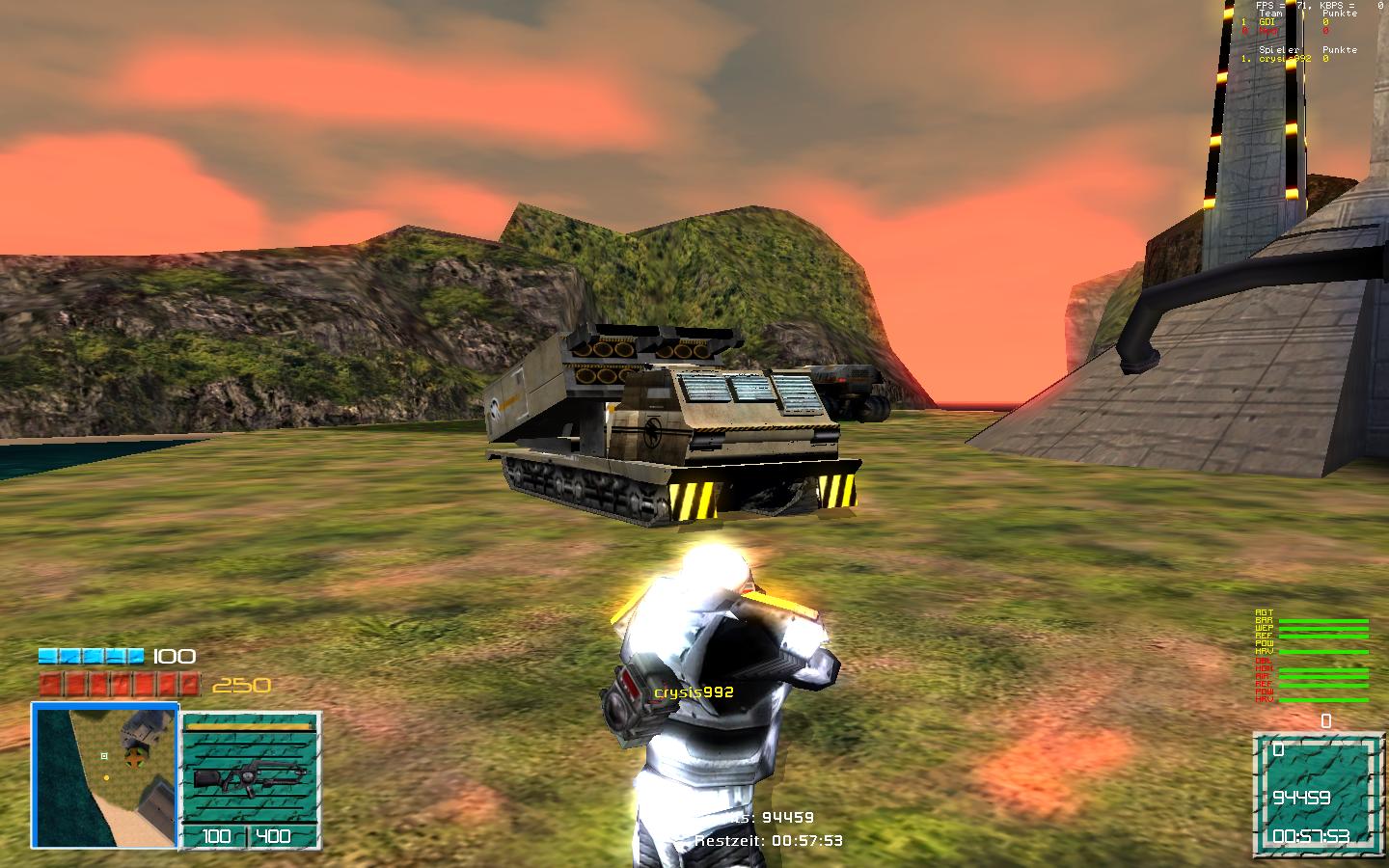Select the equipped rifle weapon icon
This screenshot has width=1389, height=868.
(249, 776)
